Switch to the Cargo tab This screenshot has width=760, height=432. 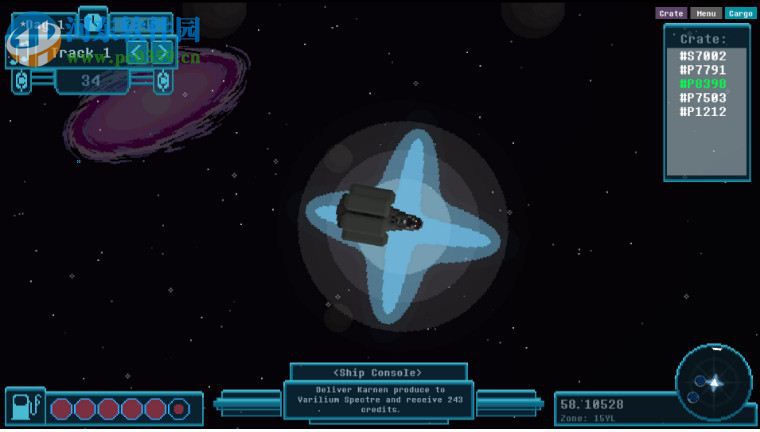pyautogui.click(x=740, y=13)
